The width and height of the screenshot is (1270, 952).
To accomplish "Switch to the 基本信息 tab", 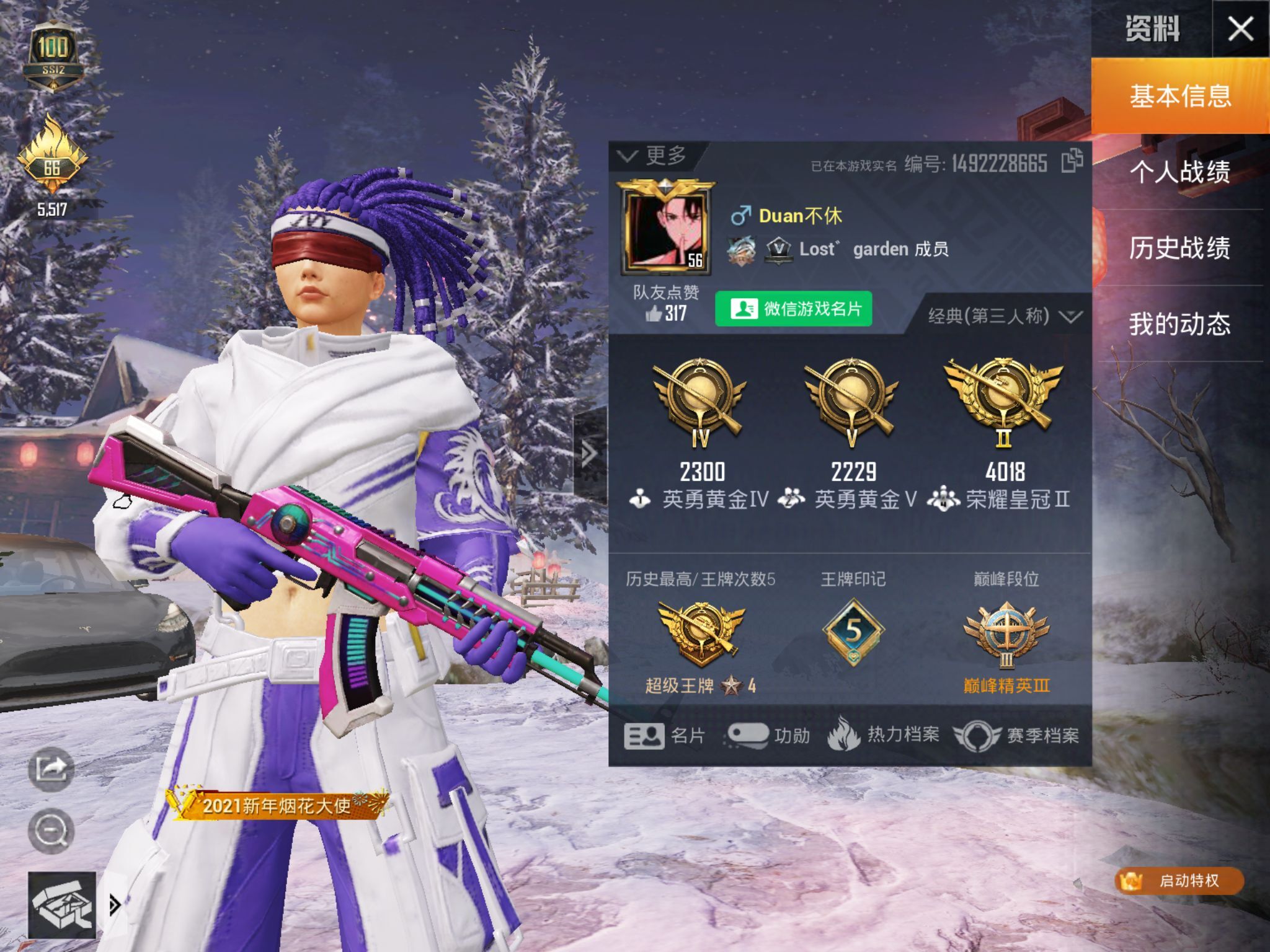I will 1179,97.
